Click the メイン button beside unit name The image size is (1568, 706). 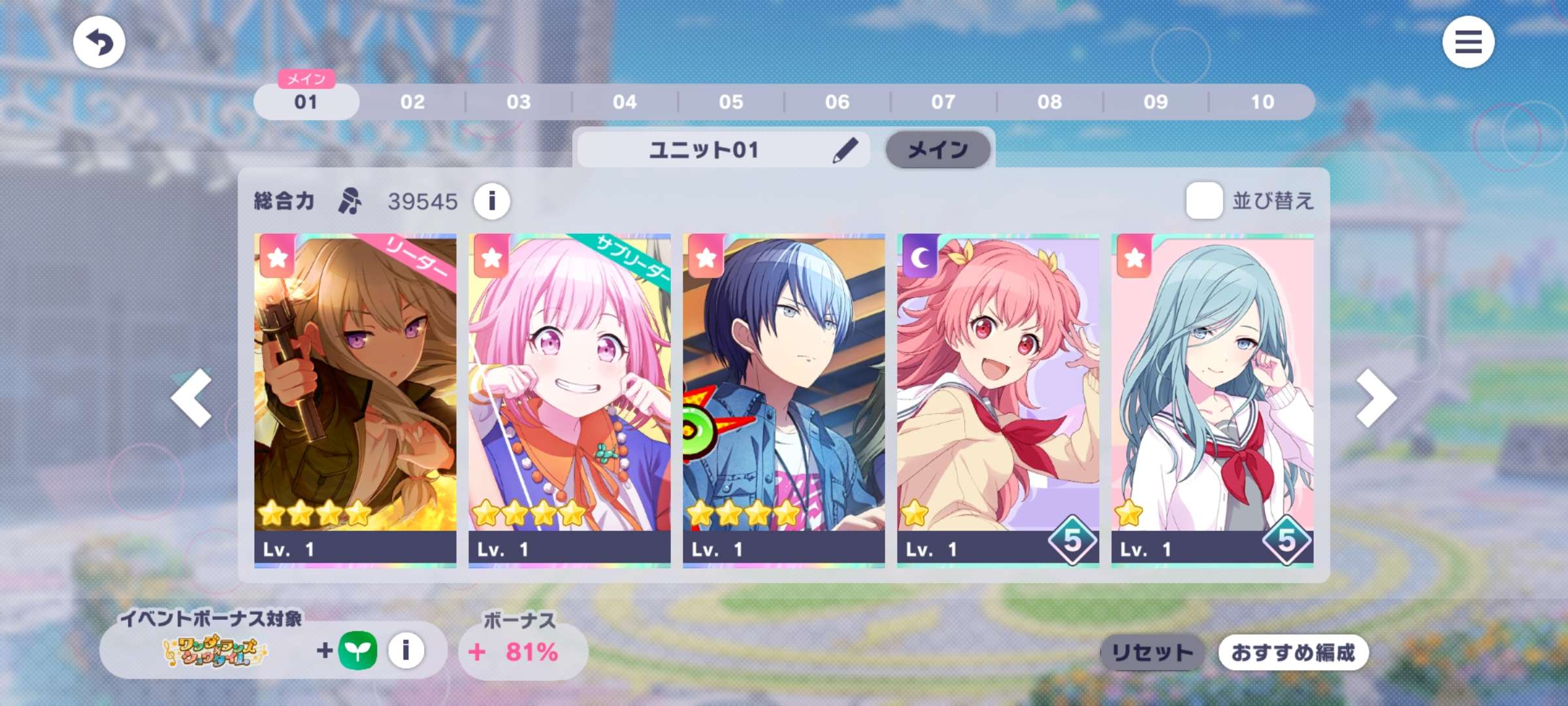click(938, 150)
